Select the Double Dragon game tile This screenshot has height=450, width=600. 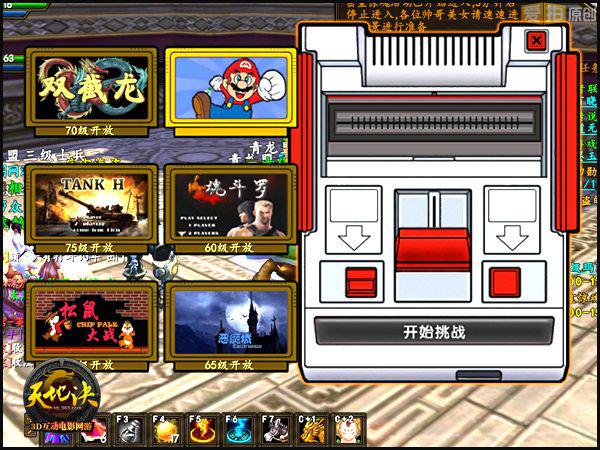coord(90,88)
